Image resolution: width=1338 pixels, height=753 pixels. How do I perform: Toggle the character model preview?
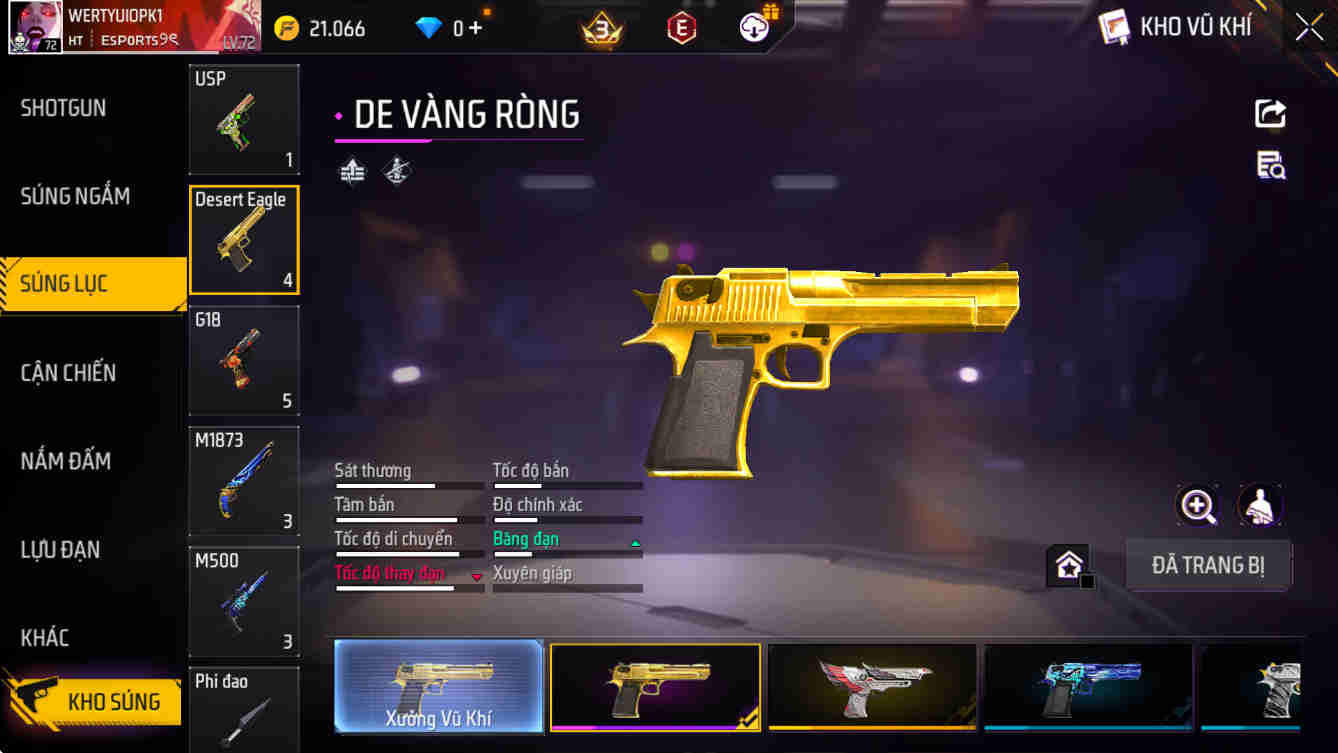point(1260,507)
